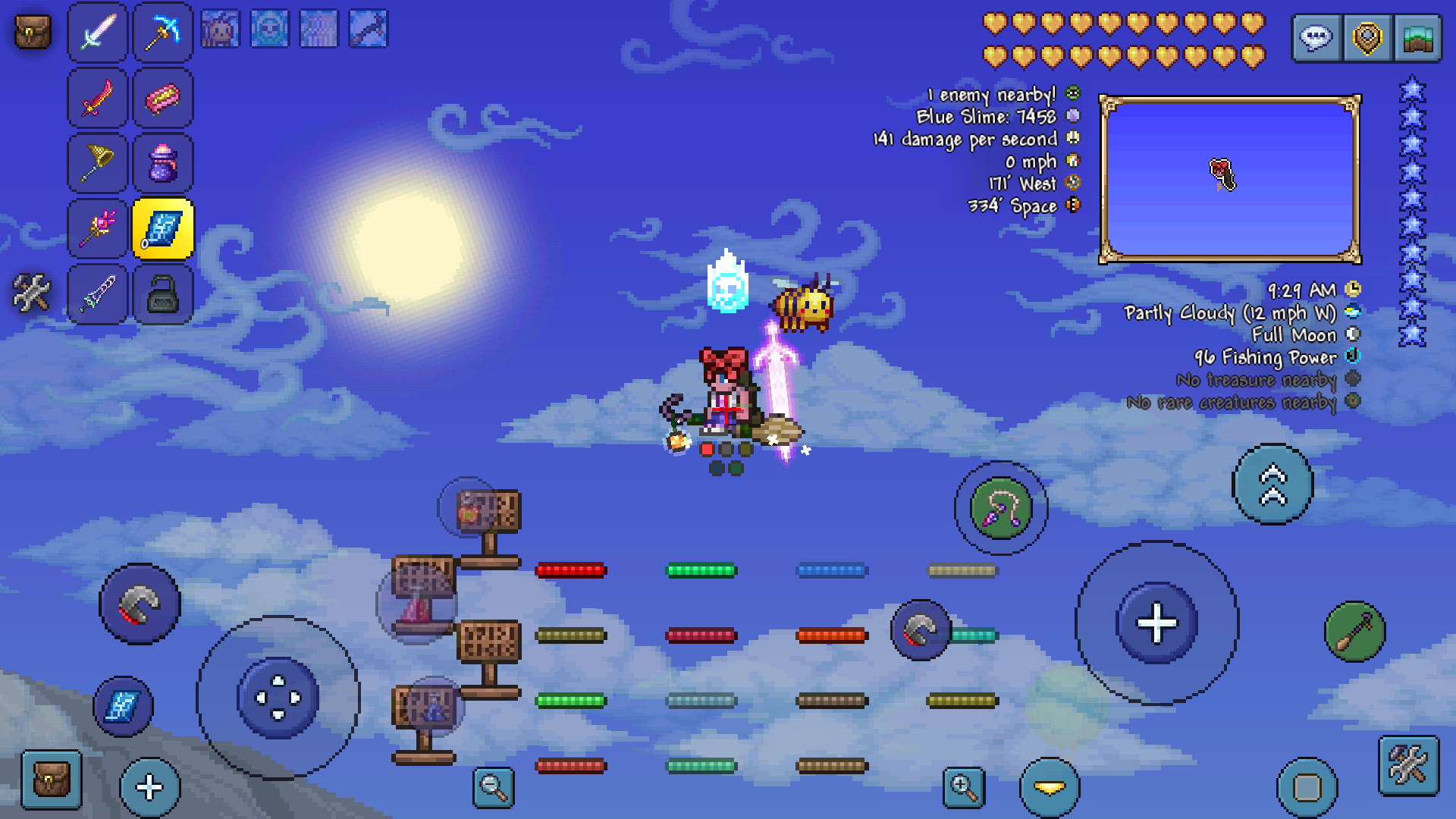1456x819 pixels.
Task: Tap the zoom-out magnifier button
Action: 494,787
